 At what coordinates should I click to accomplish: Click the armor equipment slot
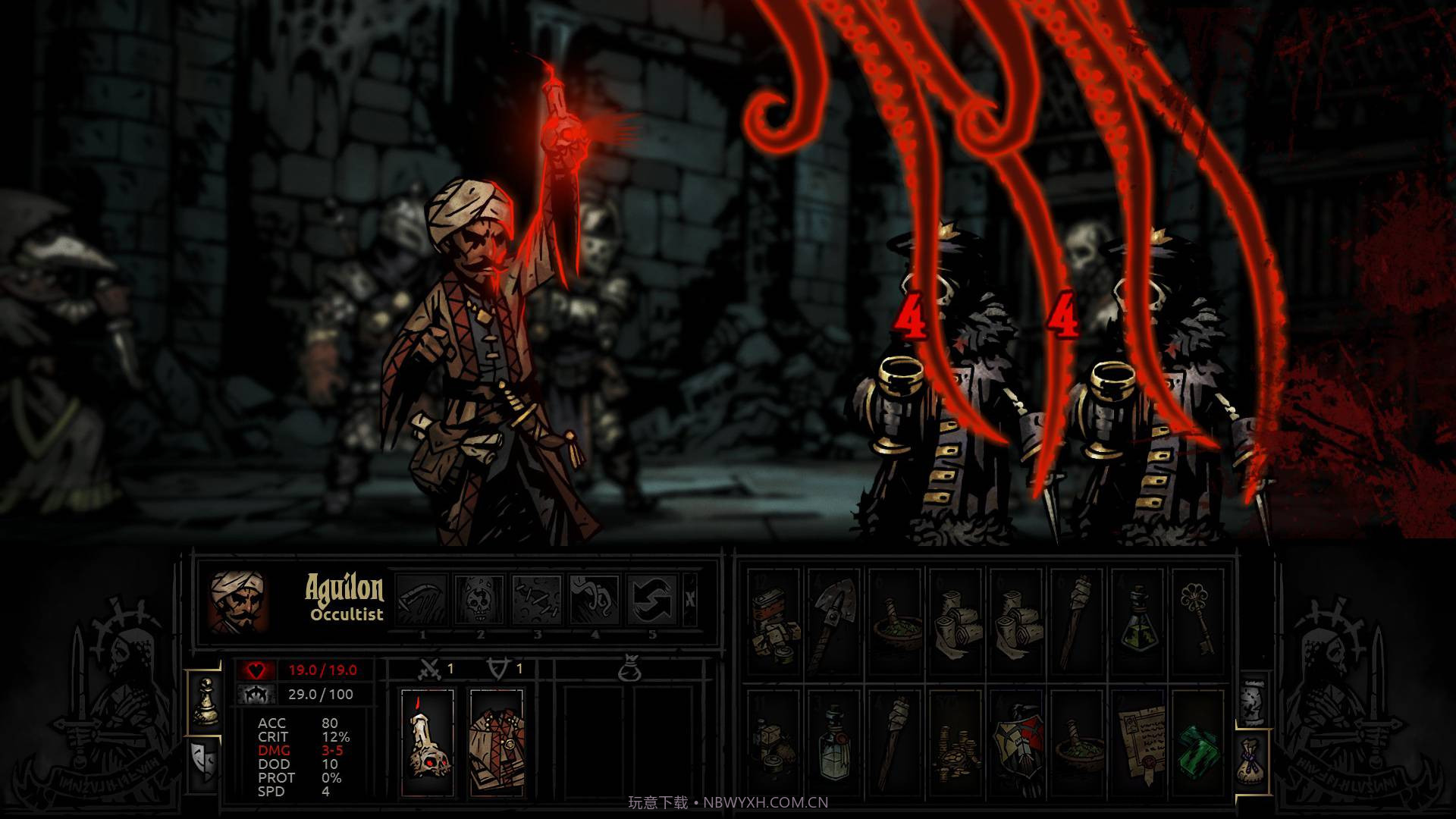point(497,743)
